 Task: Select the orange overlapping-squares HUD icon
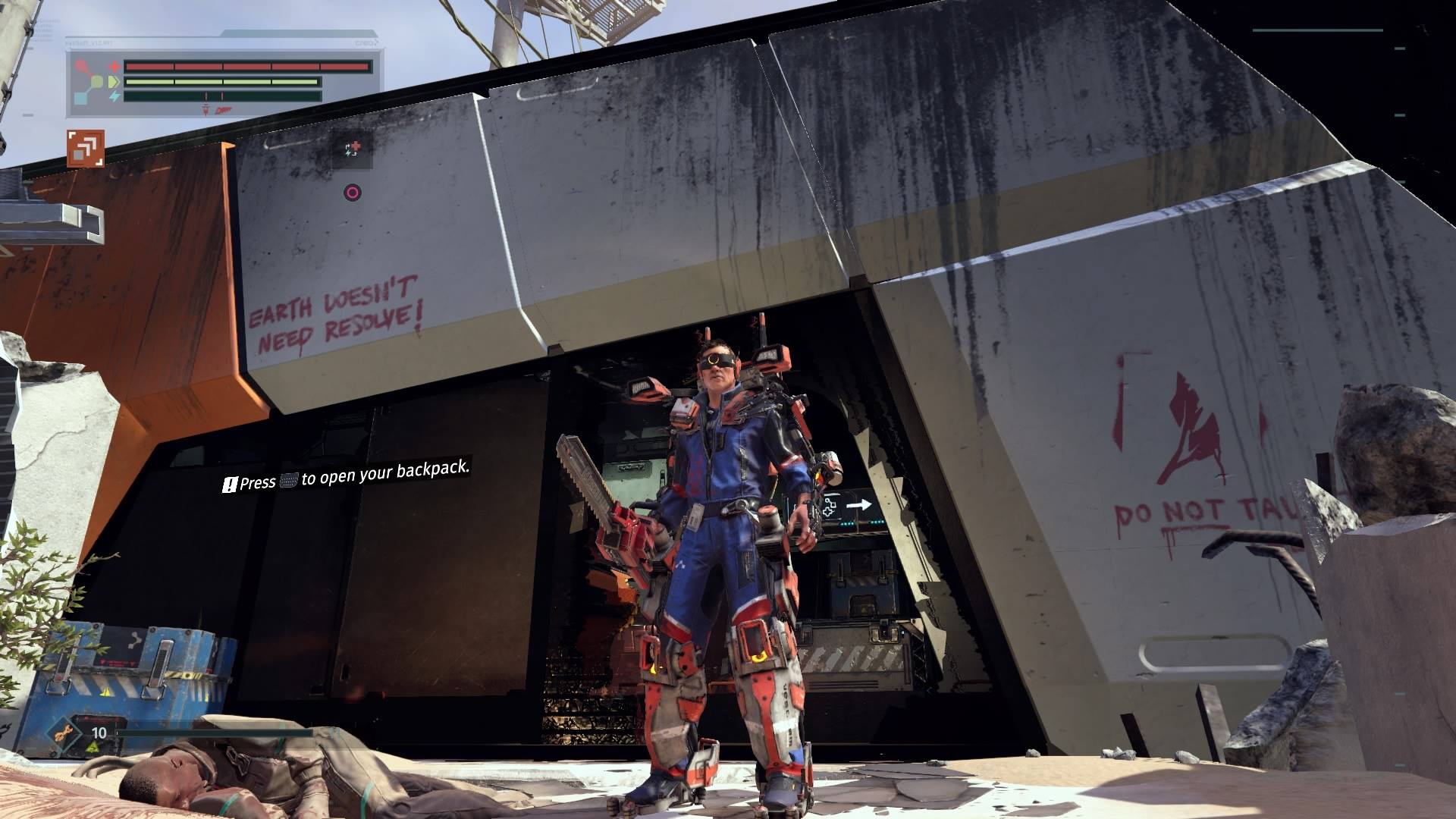click(85, 148)
